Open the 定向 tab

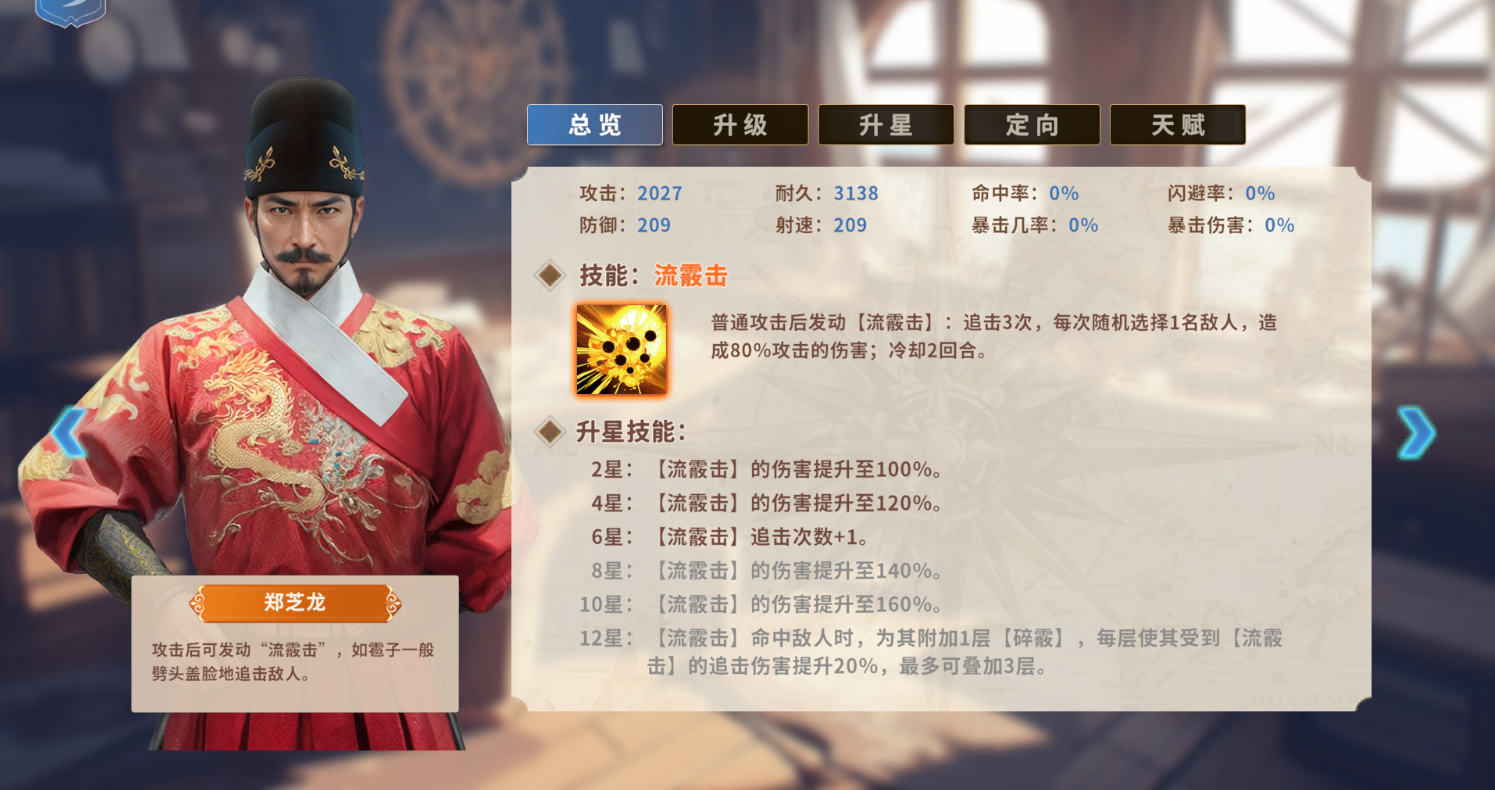click(1032, 124)
